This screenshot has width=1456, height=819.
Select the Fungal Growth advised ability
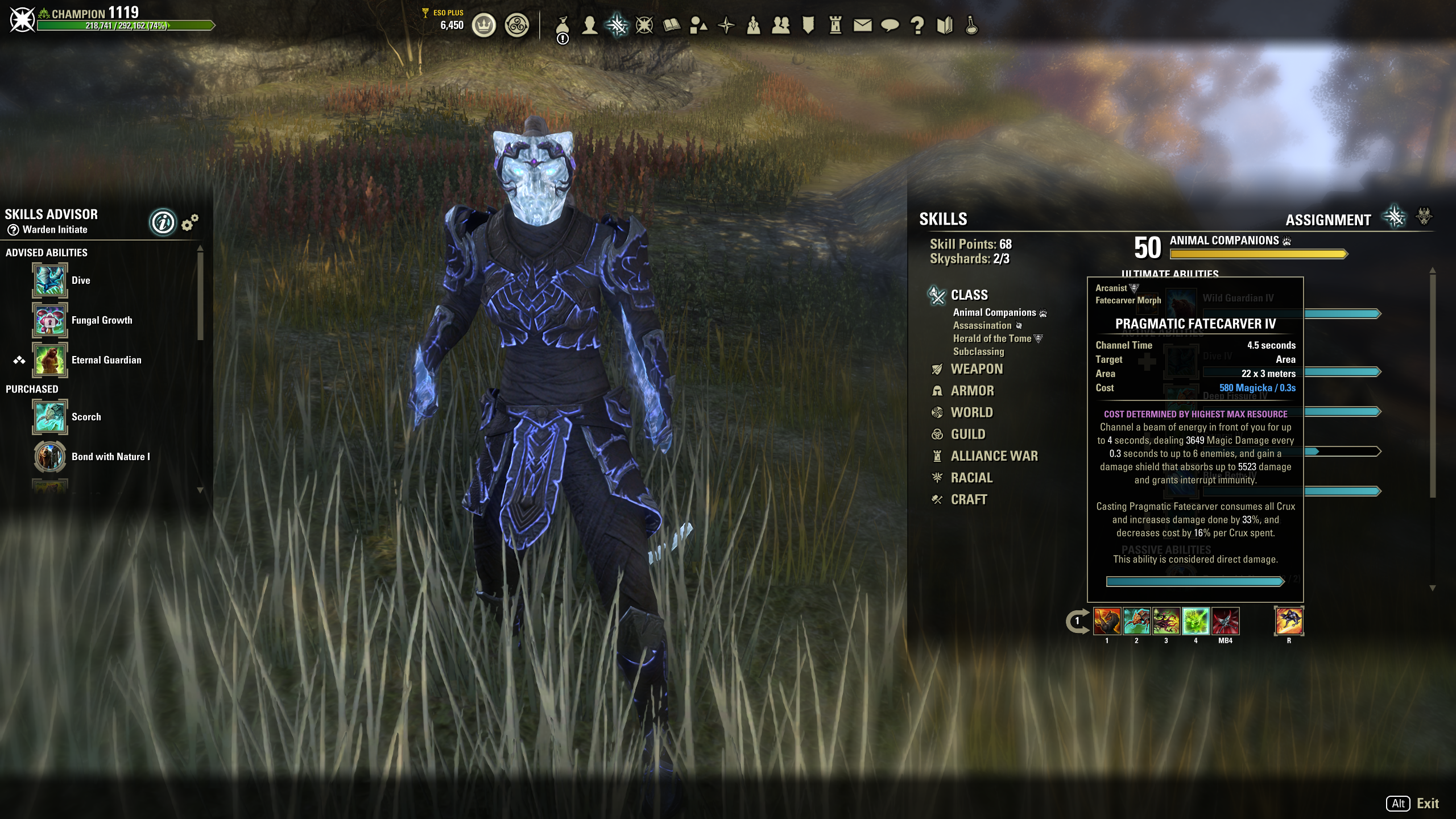pos(50,320)
